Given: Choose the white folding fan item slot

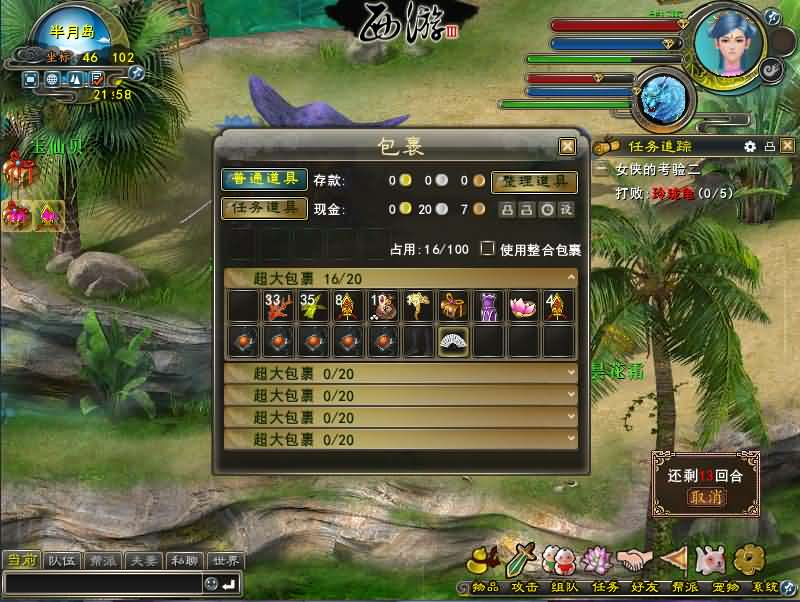Looking at the screenshot, I should [x=454, y=341].
